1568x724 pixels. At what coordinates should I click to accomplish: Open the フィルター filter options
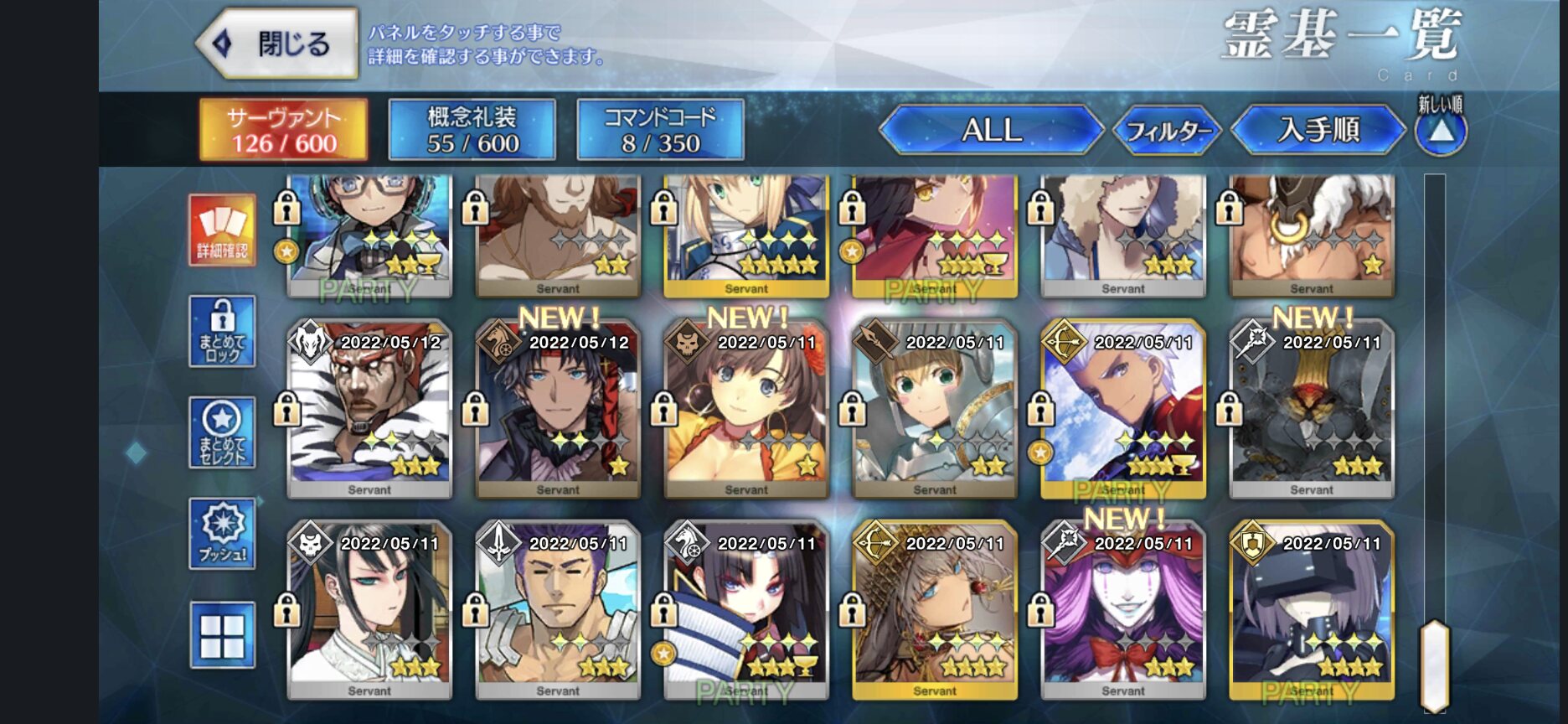(x=1168, y=131)
